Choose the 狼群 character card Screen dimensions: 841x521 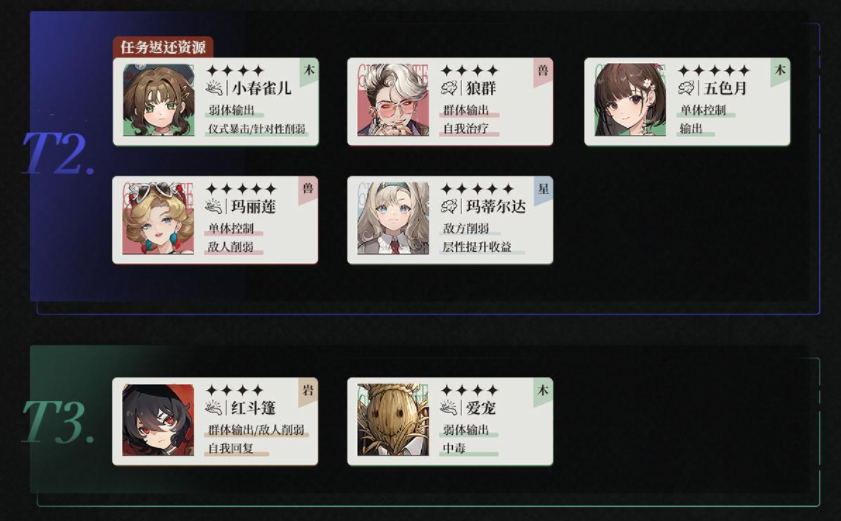click(x=450, y=101)
